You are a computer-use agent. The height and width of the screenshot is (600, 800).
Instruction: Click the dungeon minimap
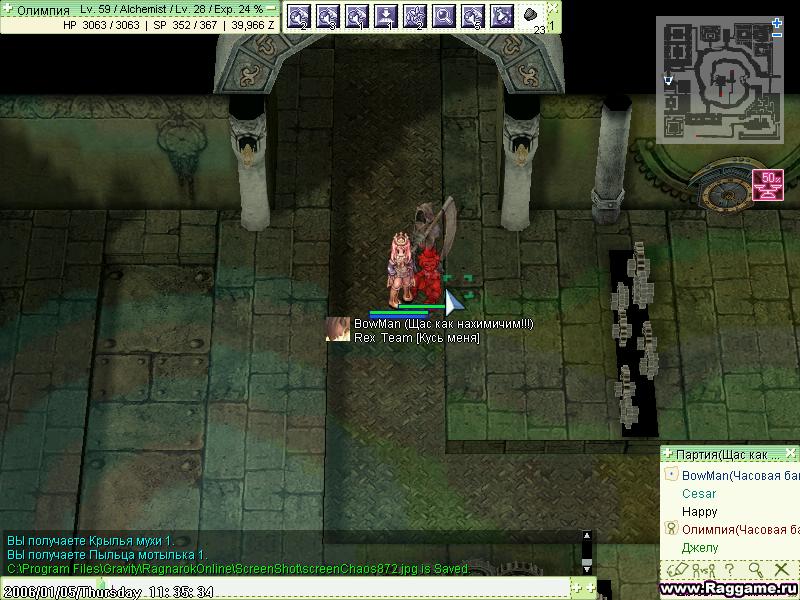tap(717, 79)
